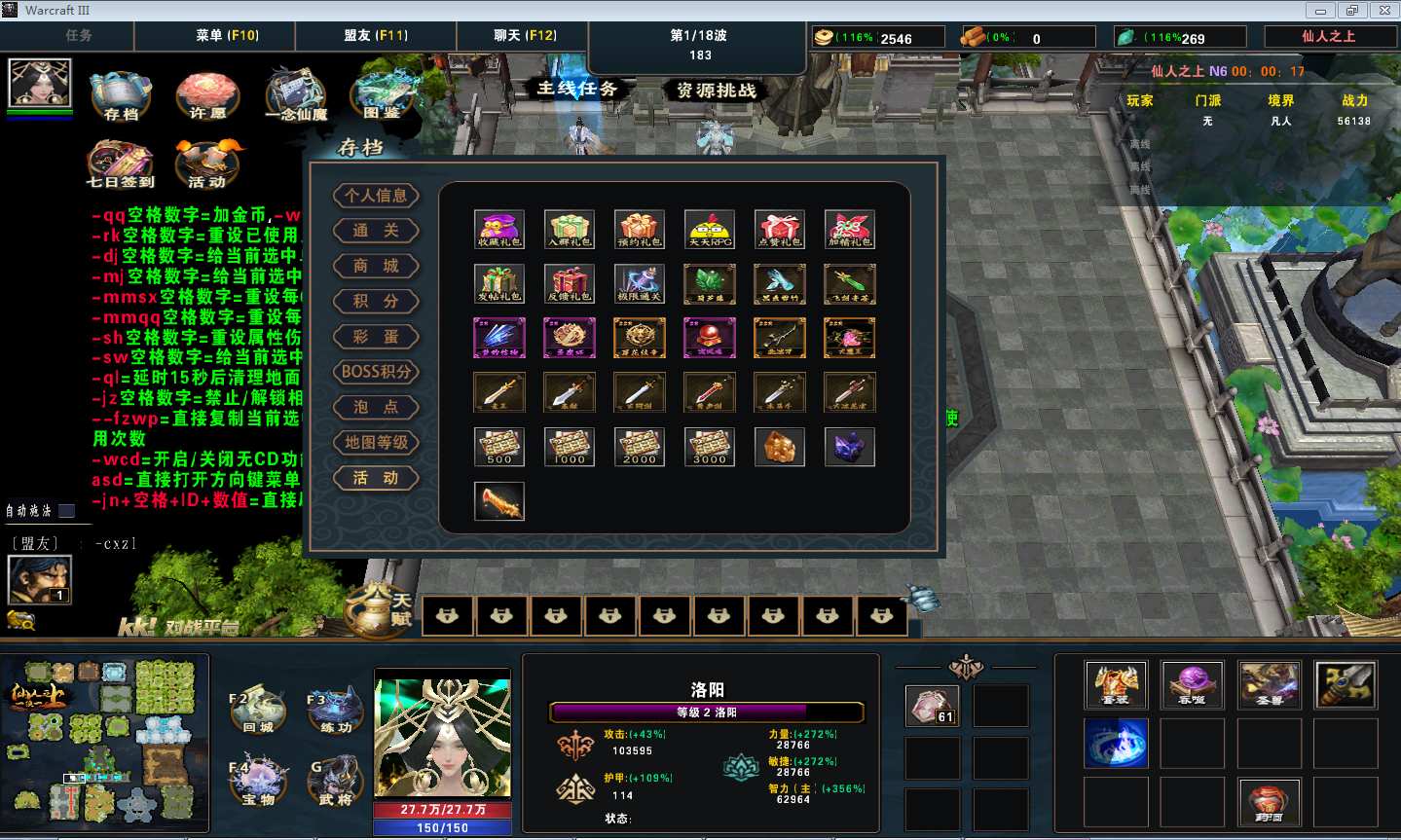Select the 极限通关 reward icon
The image size is (1401, 840).
[x=640, y=284]
